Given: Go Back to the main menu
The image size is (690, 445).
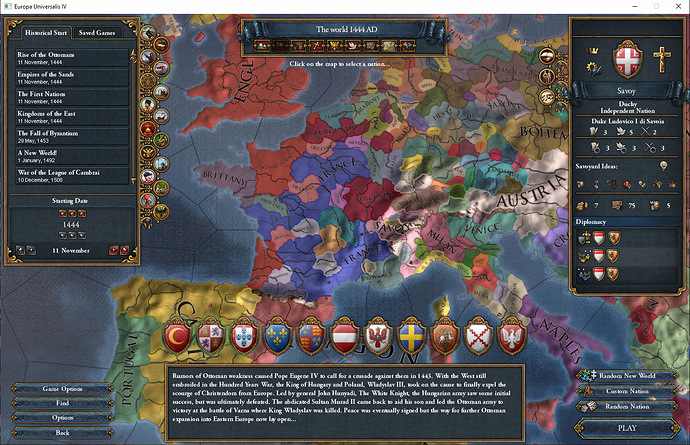Looking at the screenshot, I should point(64,432).
